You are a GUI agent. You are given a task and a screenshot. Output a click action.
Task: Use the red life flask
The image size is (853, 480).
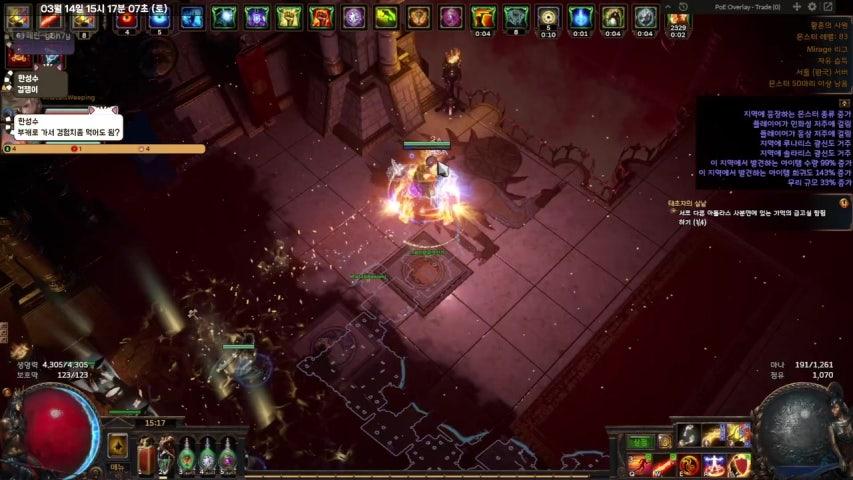click(146, 457)
